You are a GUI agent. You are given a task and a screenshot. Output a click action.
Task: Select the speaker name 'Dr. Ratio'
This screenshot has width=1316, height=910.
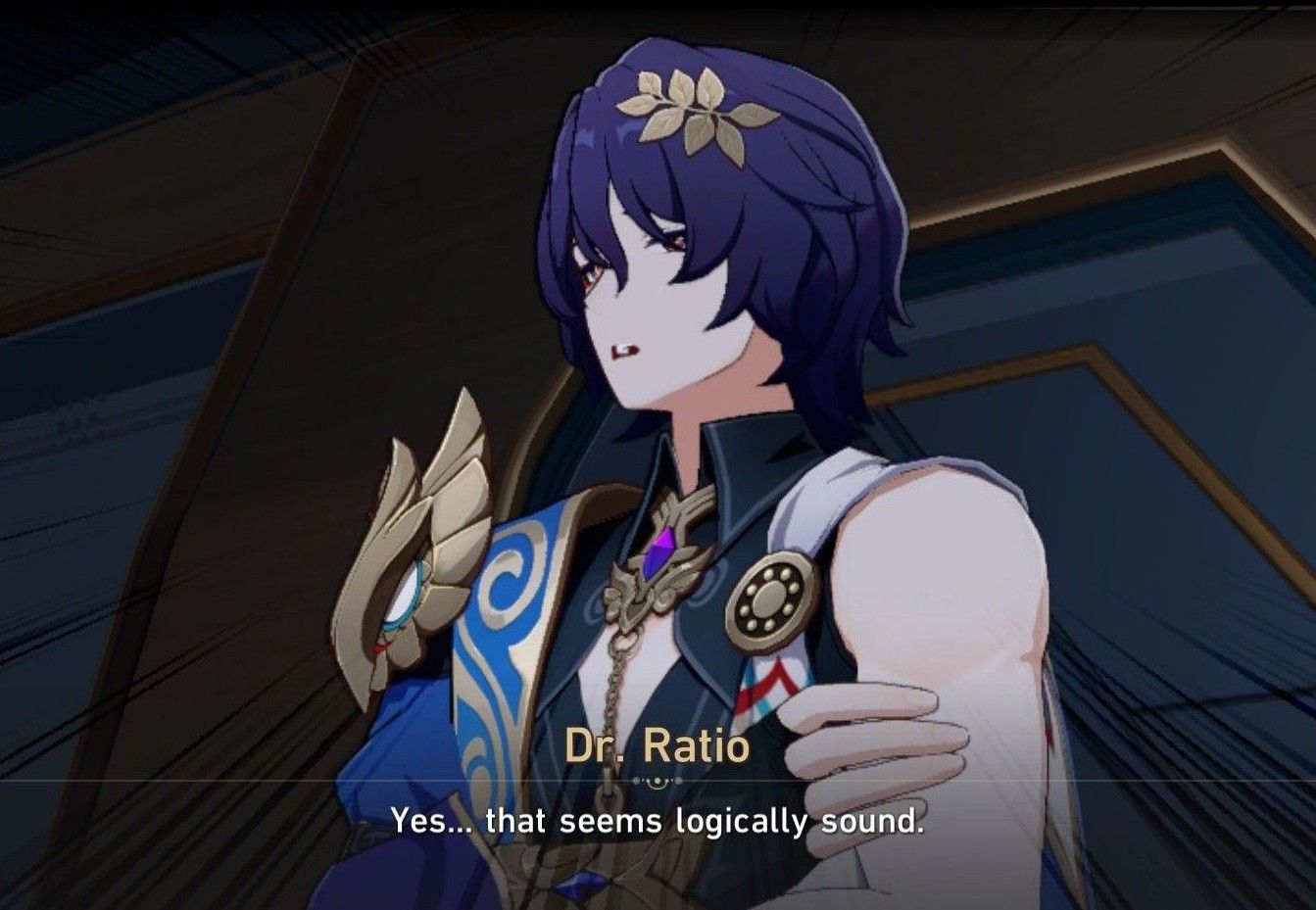point(658,747)
